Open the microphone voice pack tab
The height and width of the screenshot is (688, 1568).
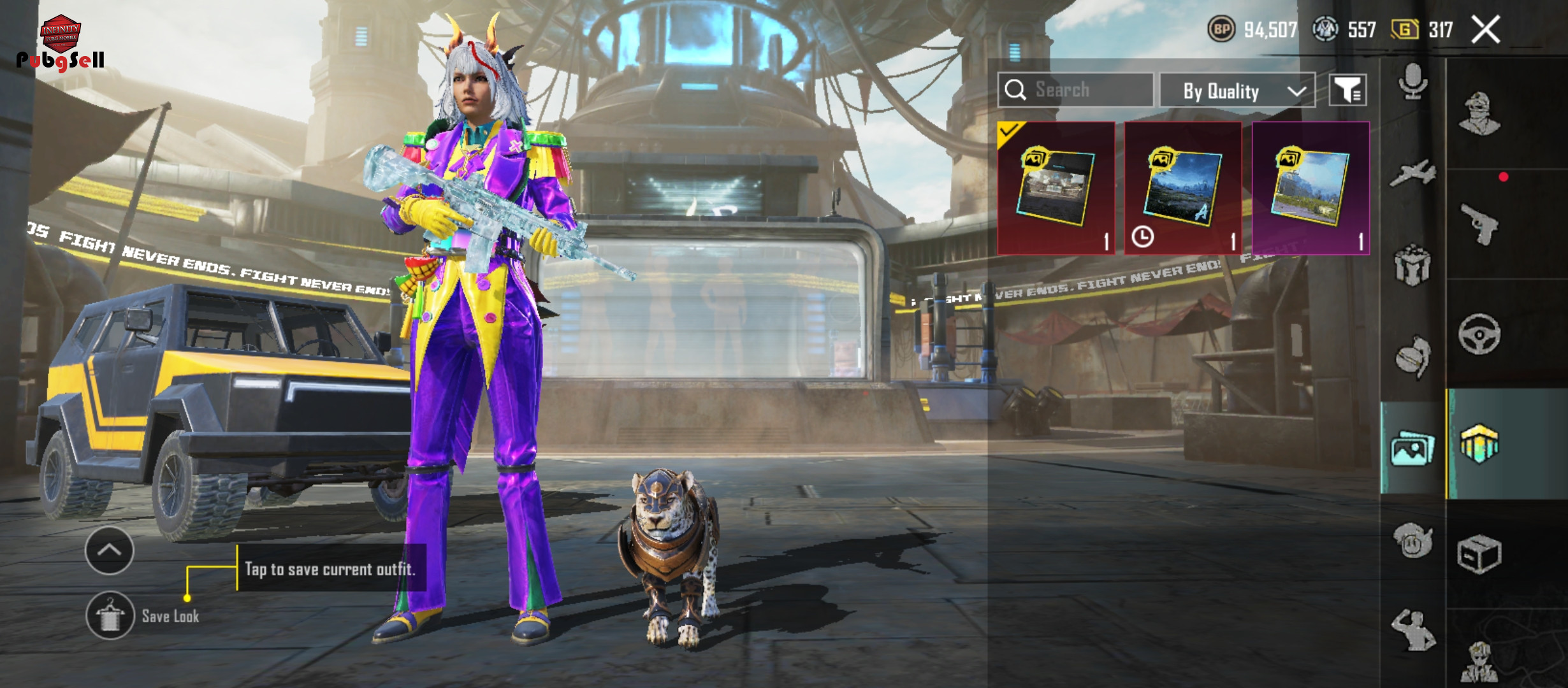click(x=1412, y=81)
